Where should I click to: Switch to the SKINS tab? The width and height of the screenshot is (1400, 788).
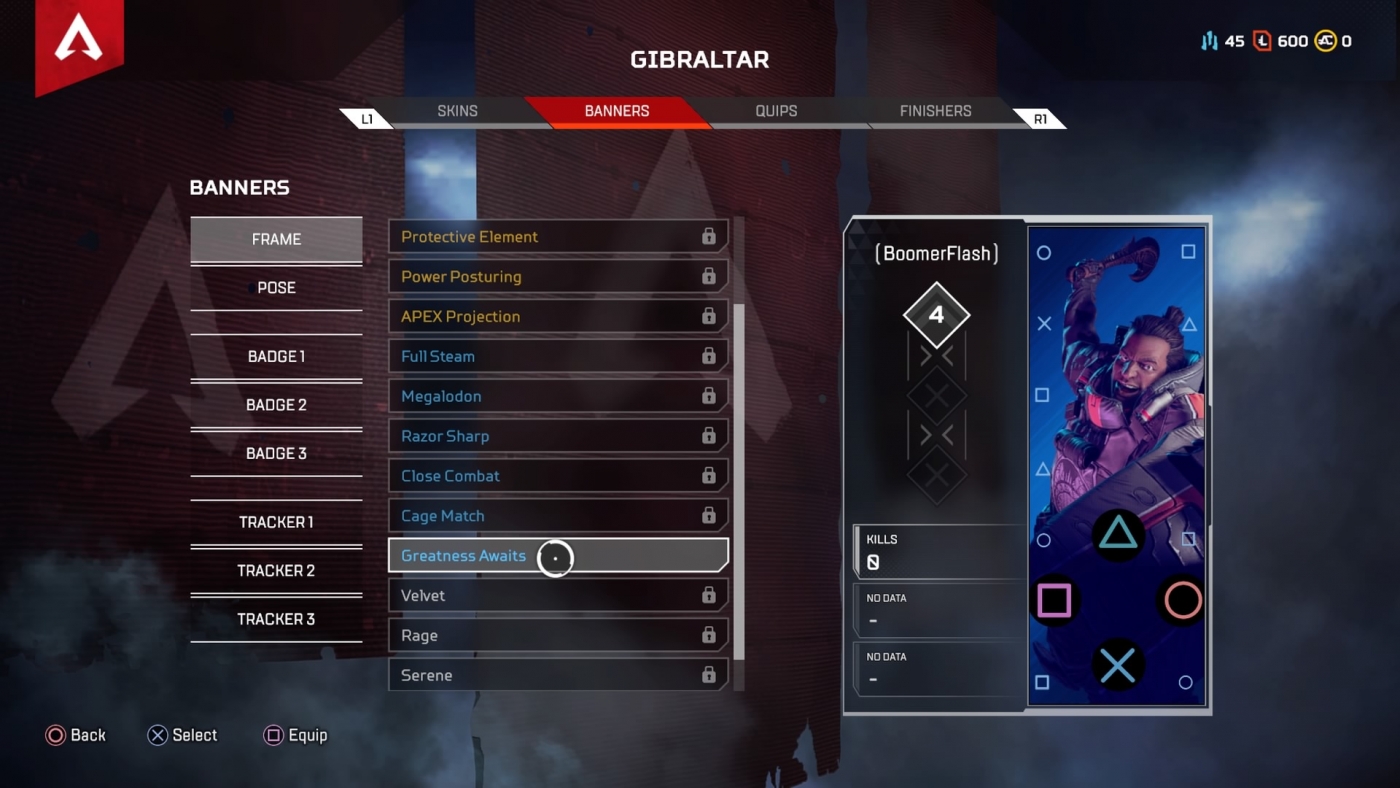pyautogui.click(x=457, y=111)
